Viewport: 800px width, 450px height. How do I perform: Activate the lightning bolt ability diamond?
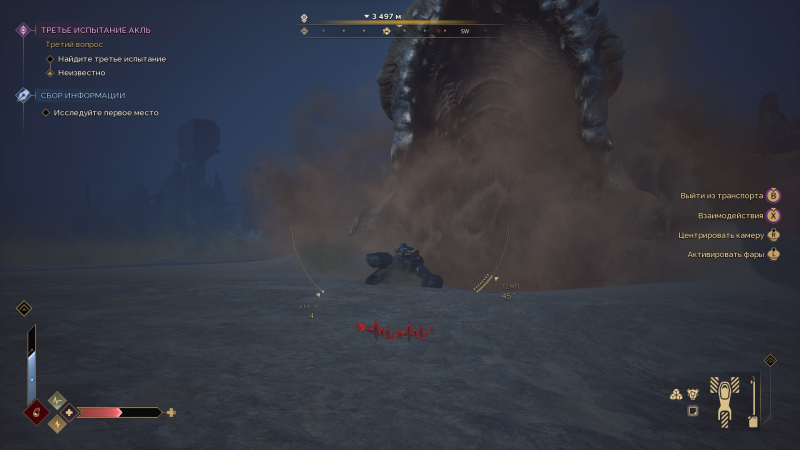57,423
